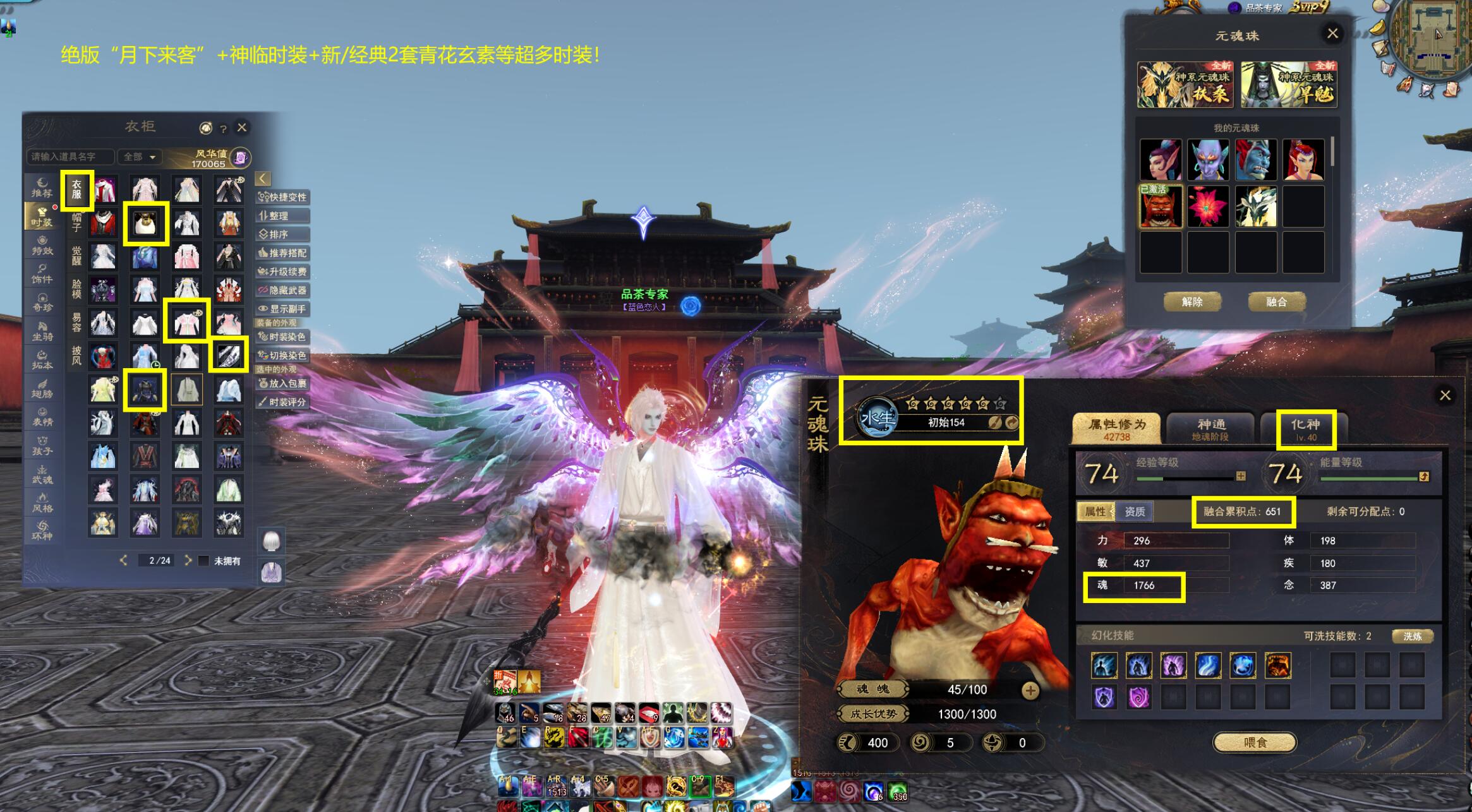This screenshot has height=812, width=1472.
Task: Click the 洗炼 refine button
Action: pyautogui.click(x=1412, y=636)
